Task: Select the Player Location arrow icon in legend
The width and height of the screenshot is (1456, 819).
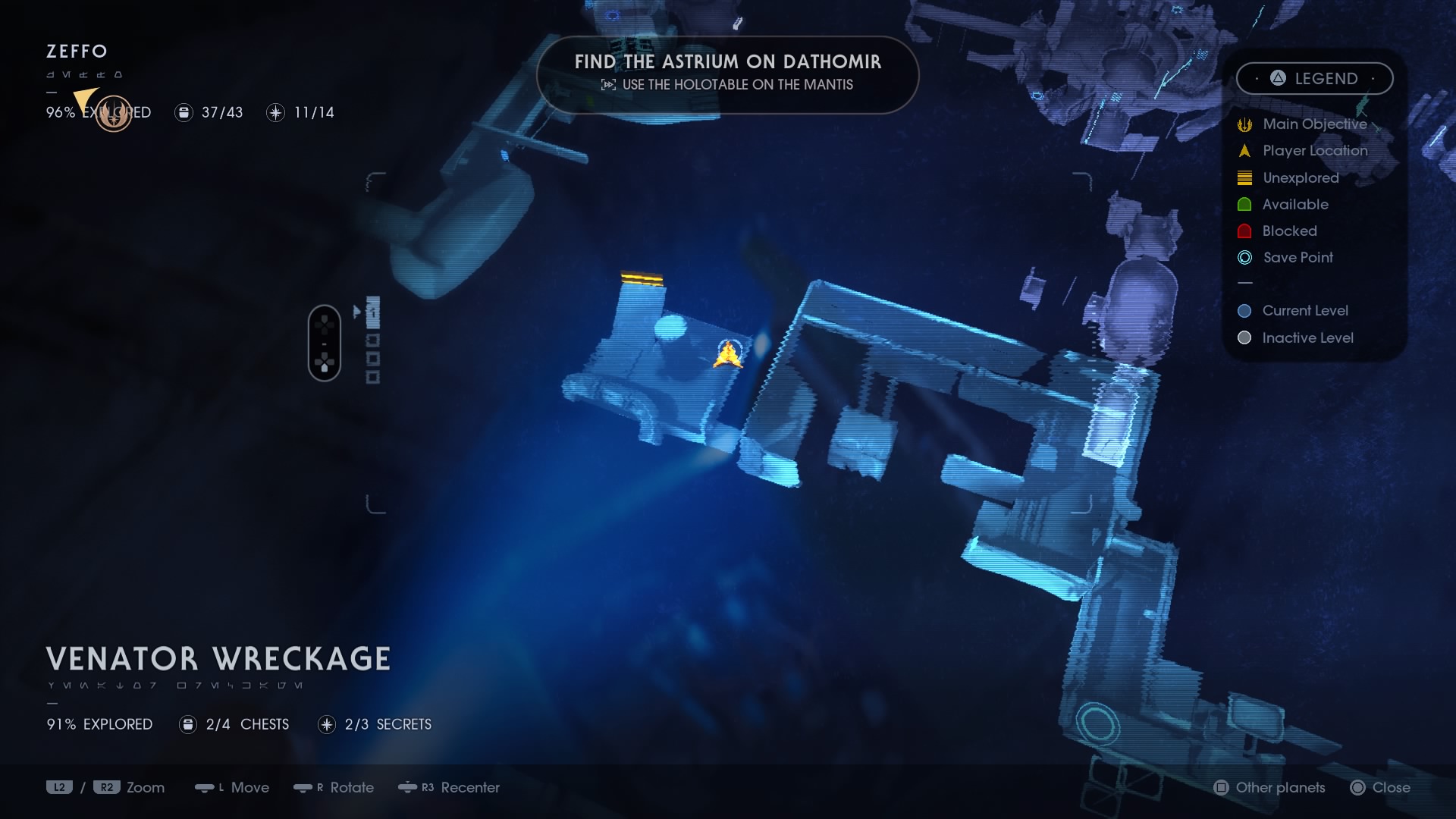Action: click(x=1244, y=150)
